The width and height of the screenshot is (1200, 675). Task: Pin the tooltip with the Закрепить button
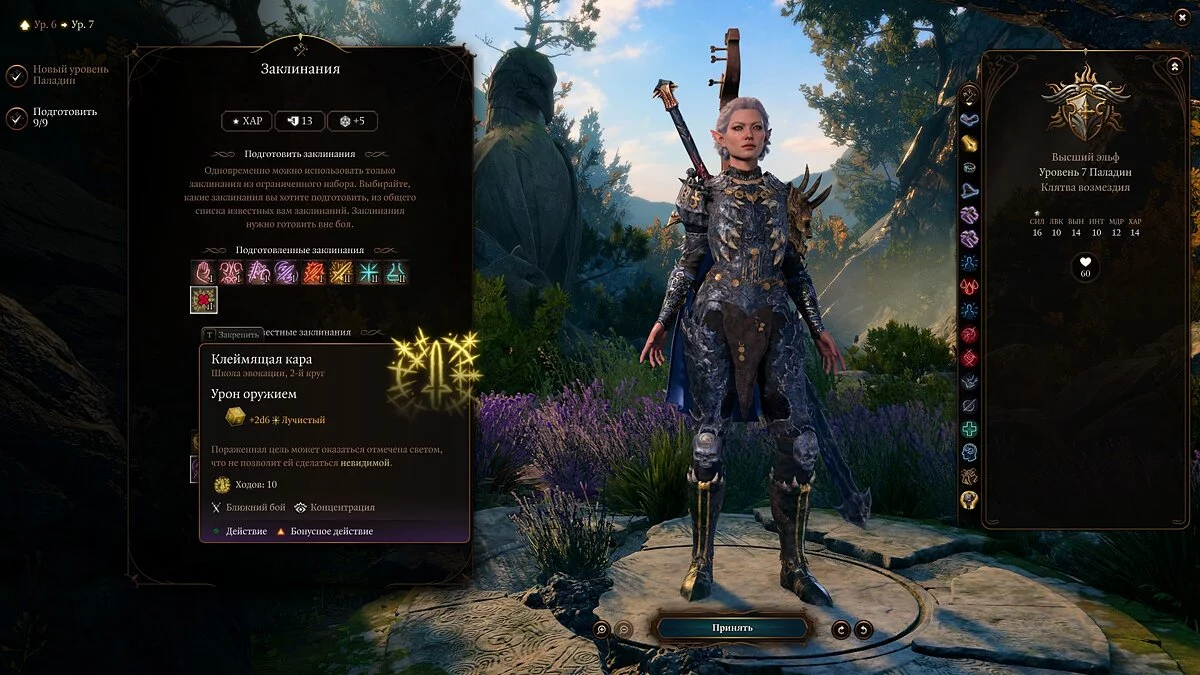coord(233,334)
